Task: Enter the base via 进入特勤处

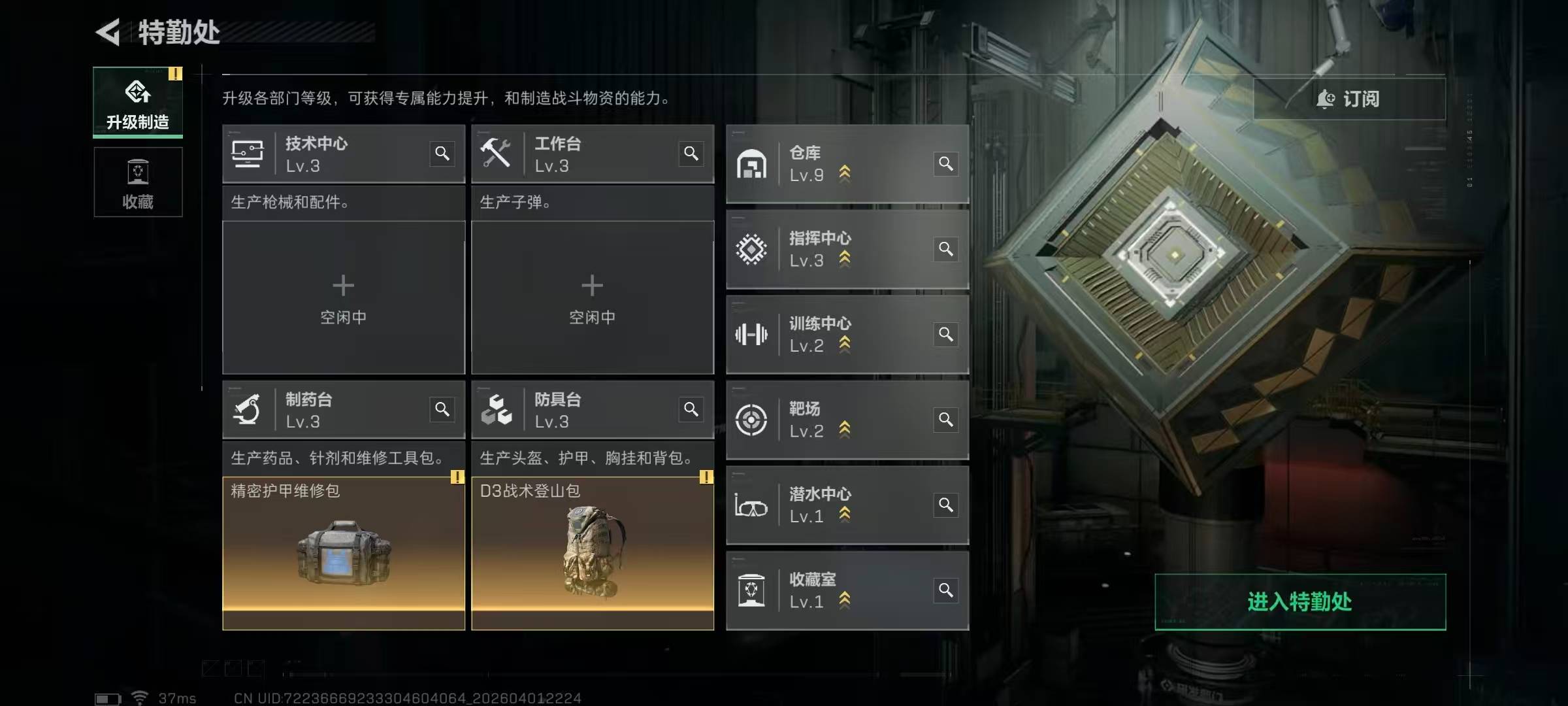Action: (x=1299, y=601)
